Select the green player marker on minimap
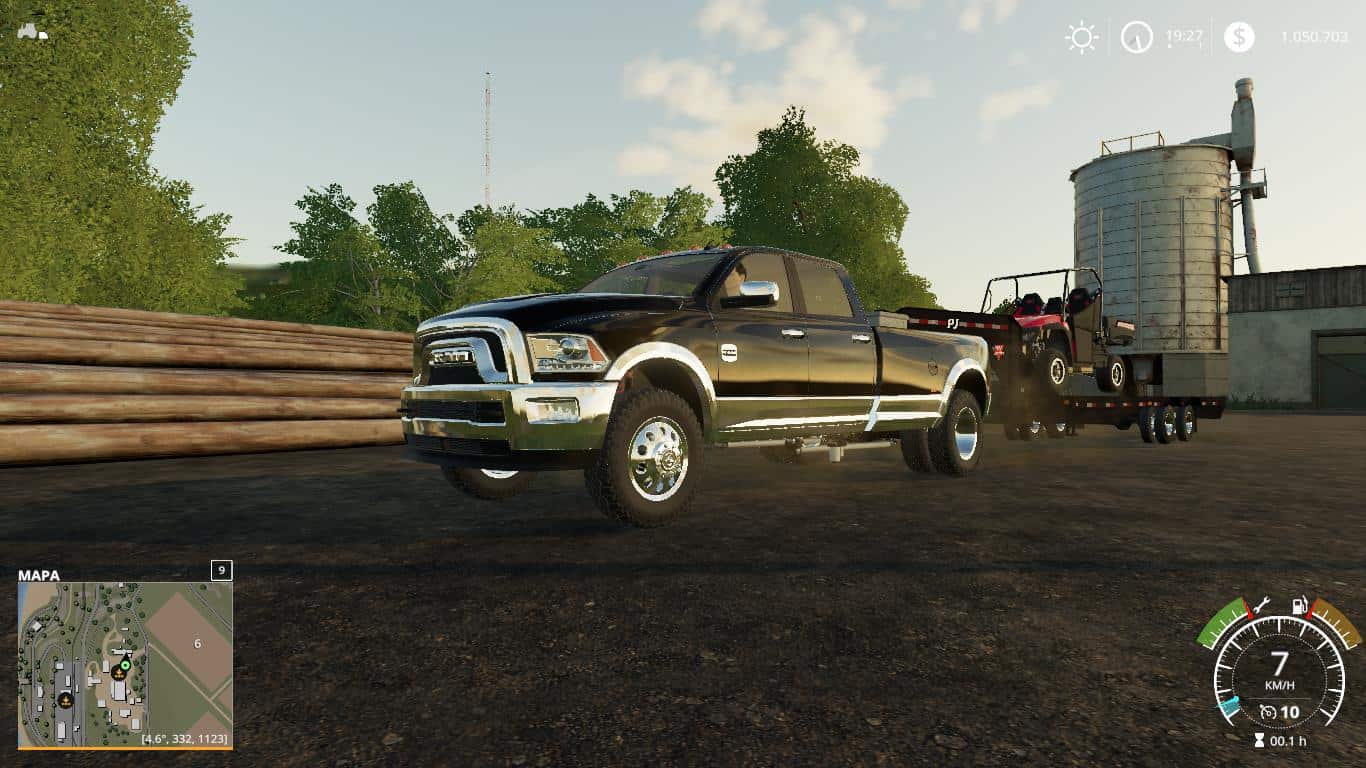Image resolution: width=1366 pixels, height=768 pixels. tap(125, 665)
